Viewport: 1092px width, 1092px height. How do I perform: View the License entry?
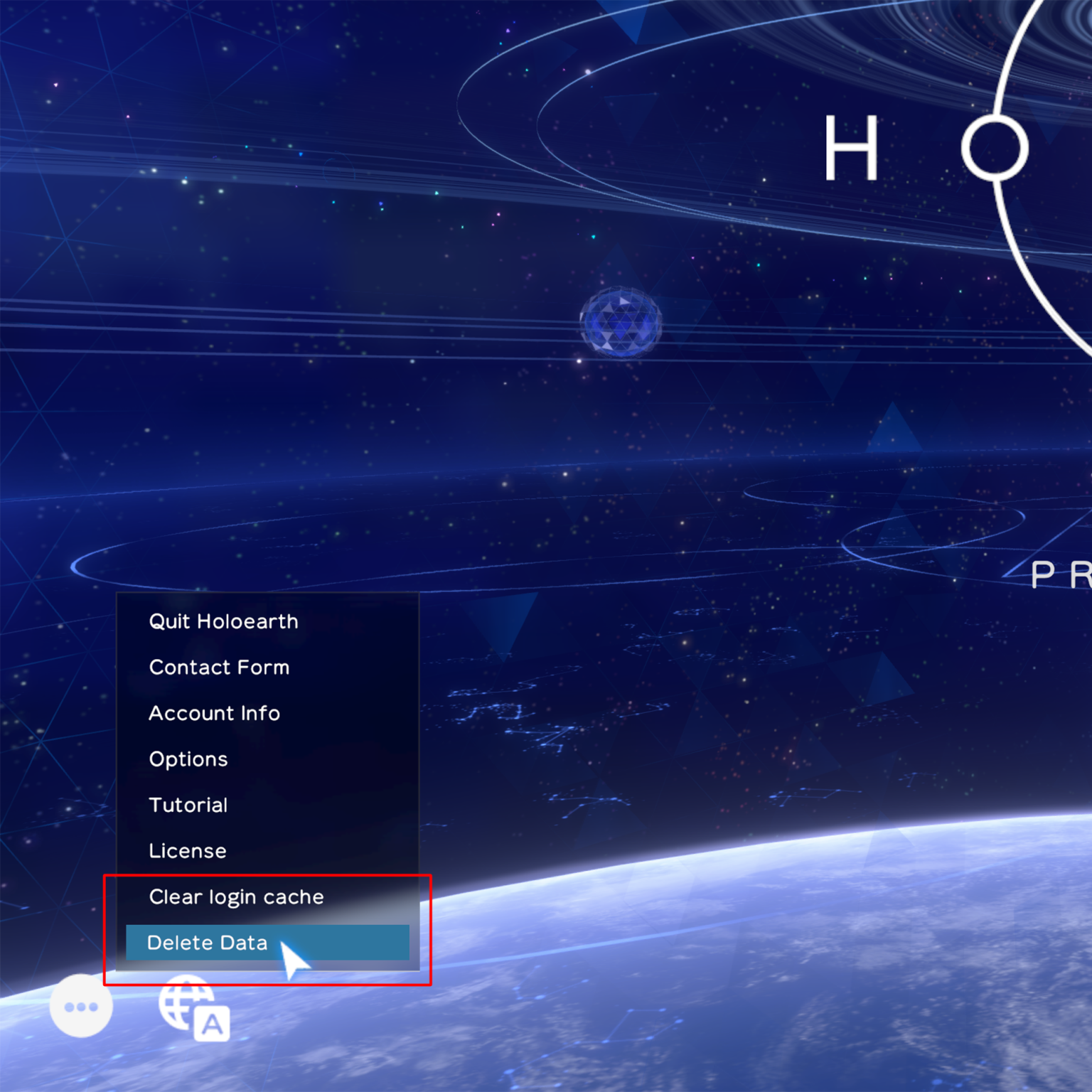tap(186, 851)
